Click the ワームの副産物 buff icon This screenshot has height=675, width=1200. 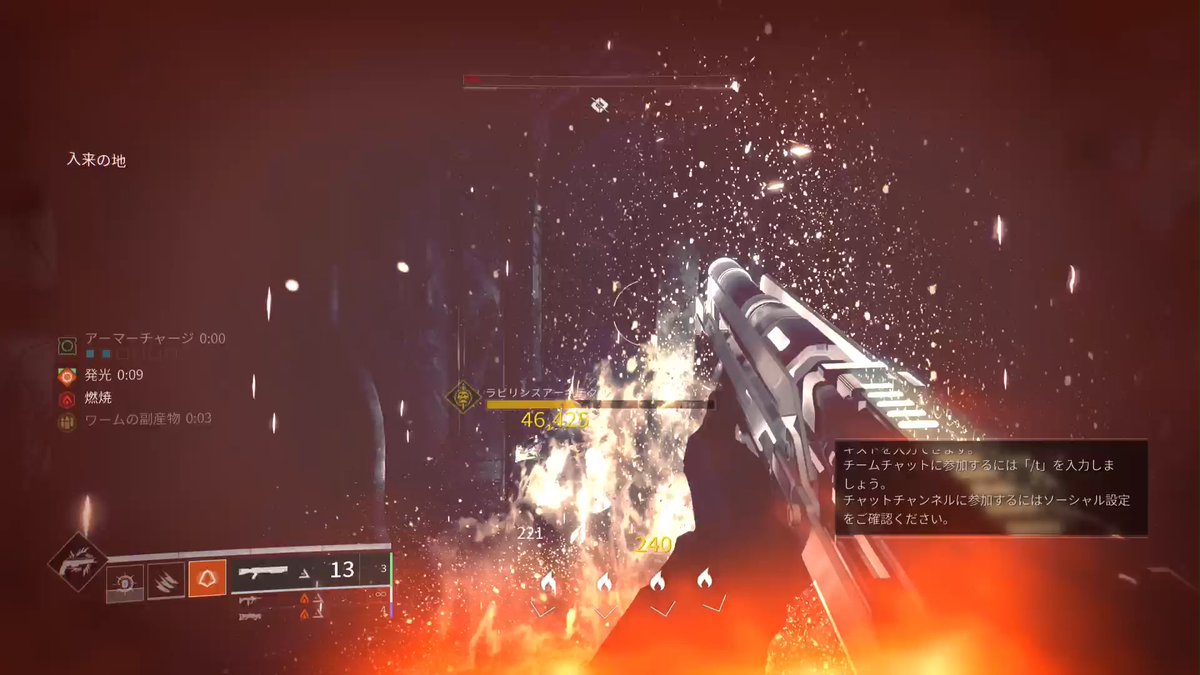pyautogui.click(x=67, y=421)
